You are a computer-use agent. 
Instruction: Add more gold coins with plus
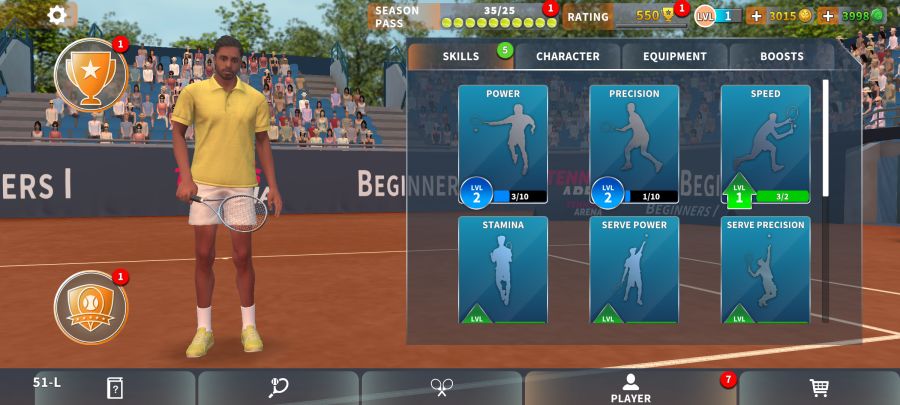click(756, 16)
